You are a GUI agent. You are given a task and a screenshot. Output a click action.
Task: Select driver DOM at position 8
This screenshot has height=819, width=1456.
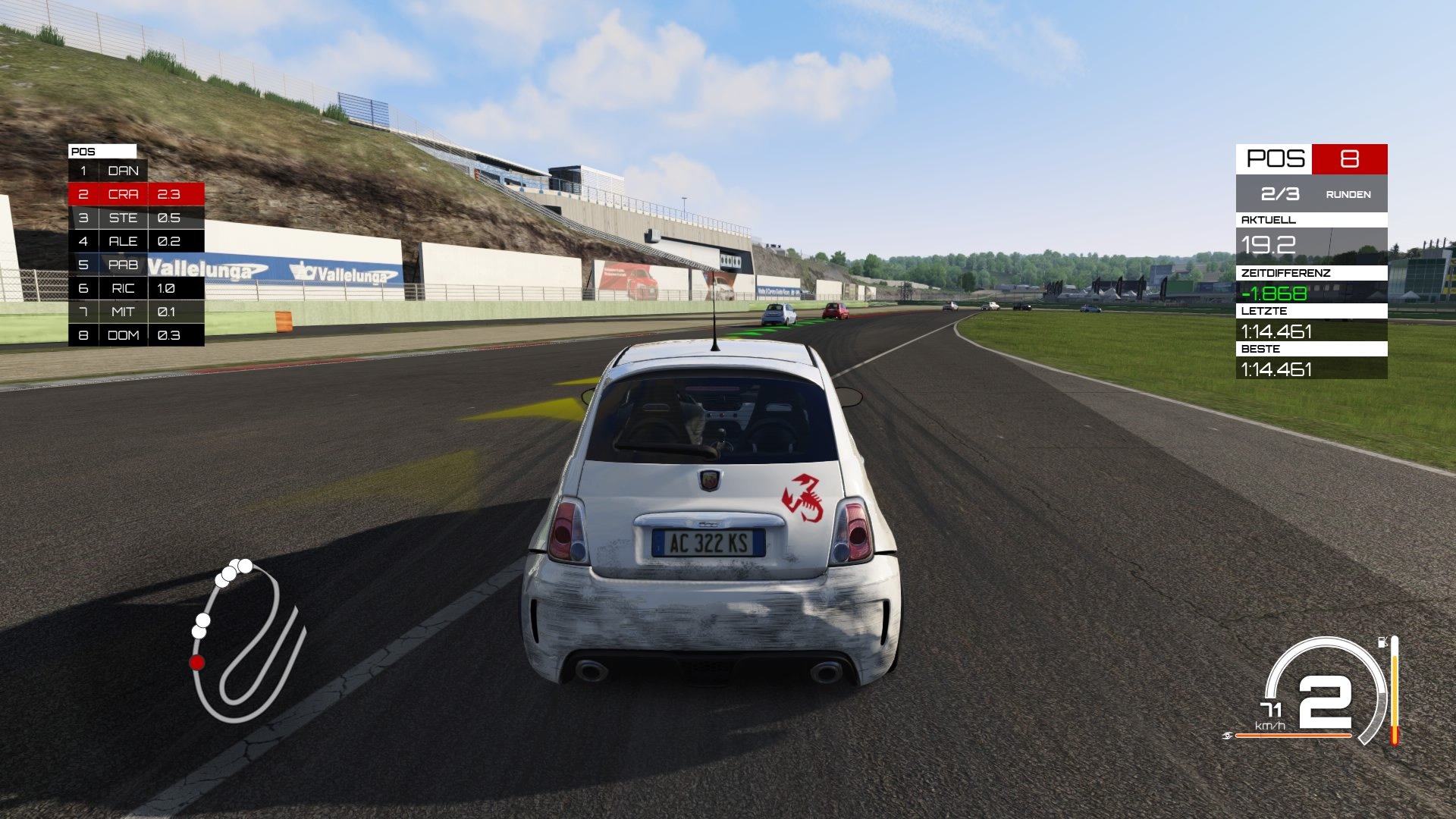point(121,334)
